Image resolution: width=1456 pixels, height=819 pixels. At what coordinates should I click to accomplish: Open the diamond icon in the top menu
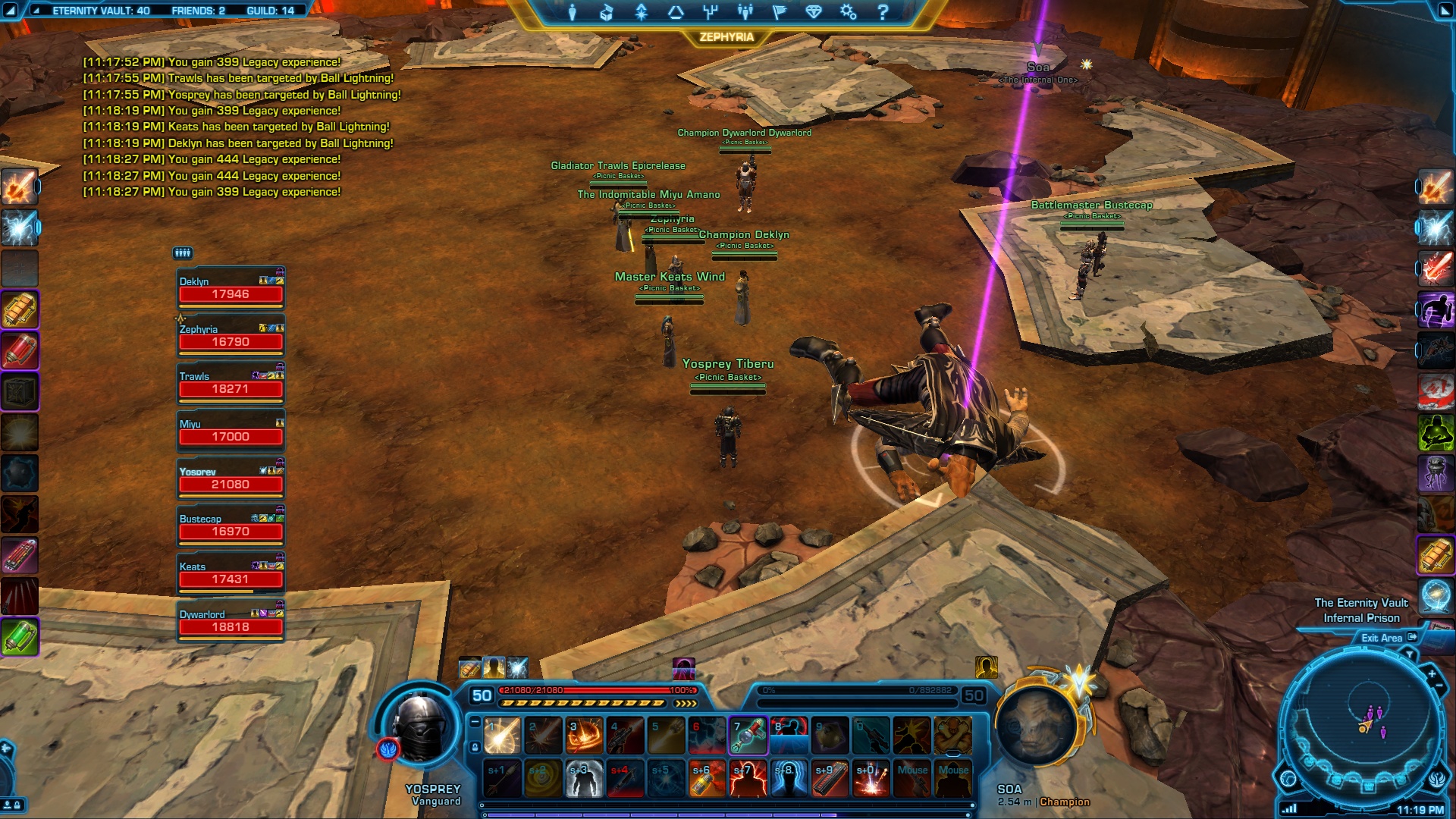pyautogui.click(x=814, y=12)
